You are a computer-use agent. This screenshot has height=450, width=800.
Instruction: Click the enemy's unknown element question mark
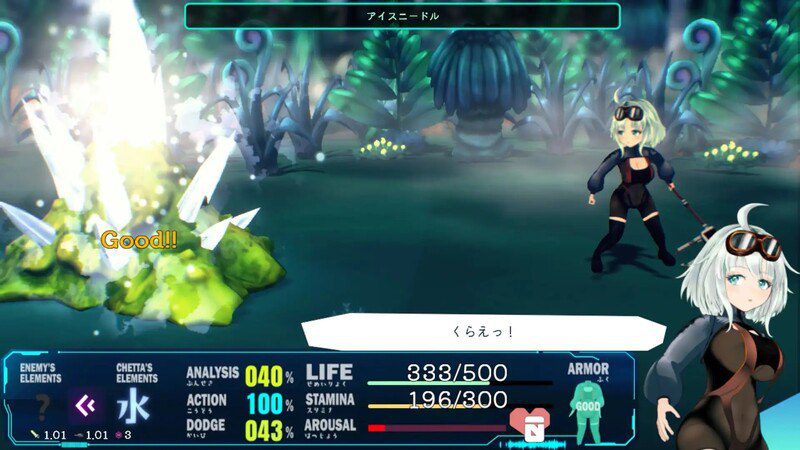[x=43, y=407]
